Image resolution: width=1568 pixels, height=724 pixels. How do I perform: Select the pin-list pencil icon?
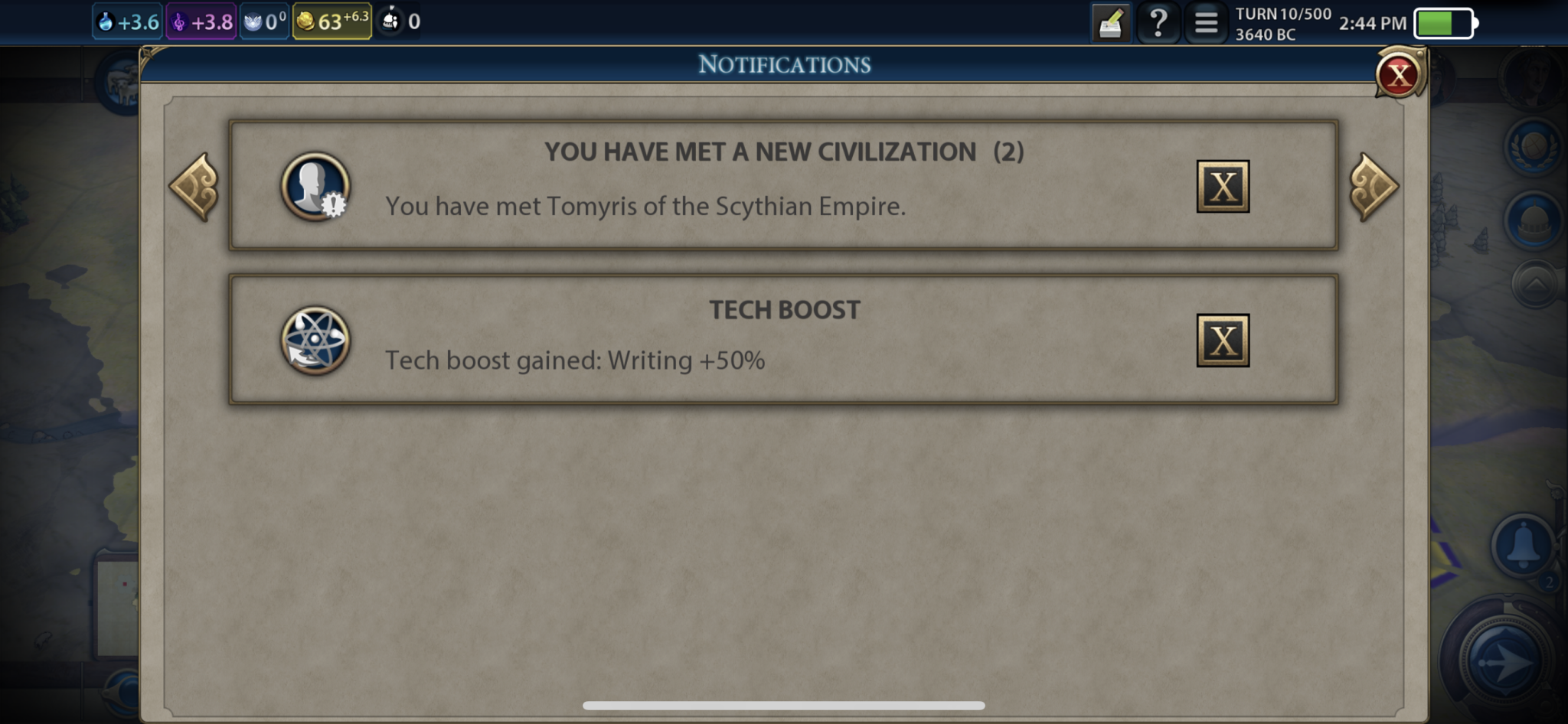[1109, 22]
